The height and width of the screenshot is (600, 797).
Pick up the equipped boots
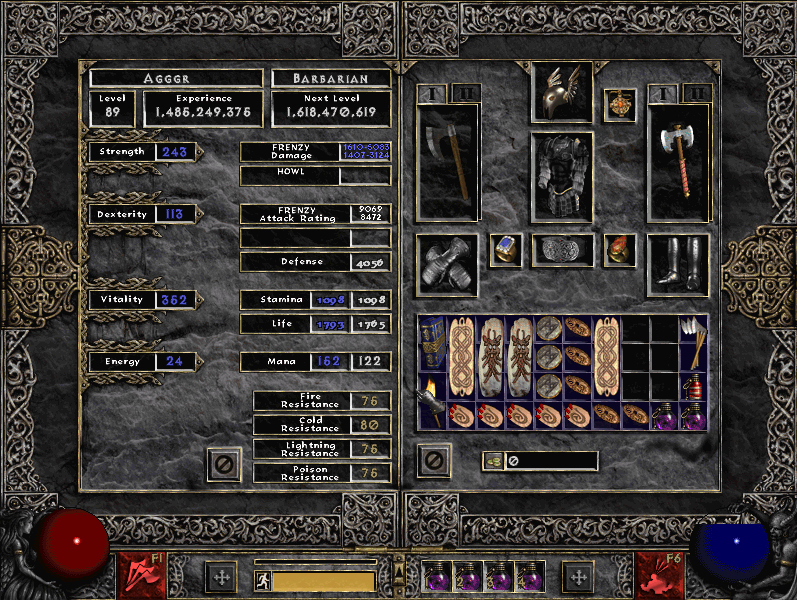(x=678, y=265)
